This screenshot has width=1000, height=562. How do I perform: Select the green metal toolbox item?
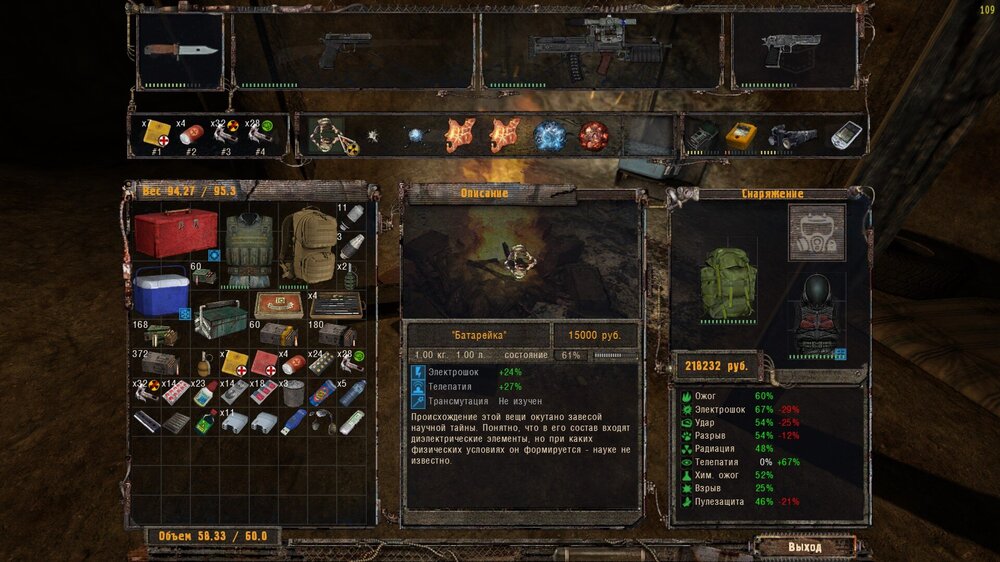(x=221, y=320)
